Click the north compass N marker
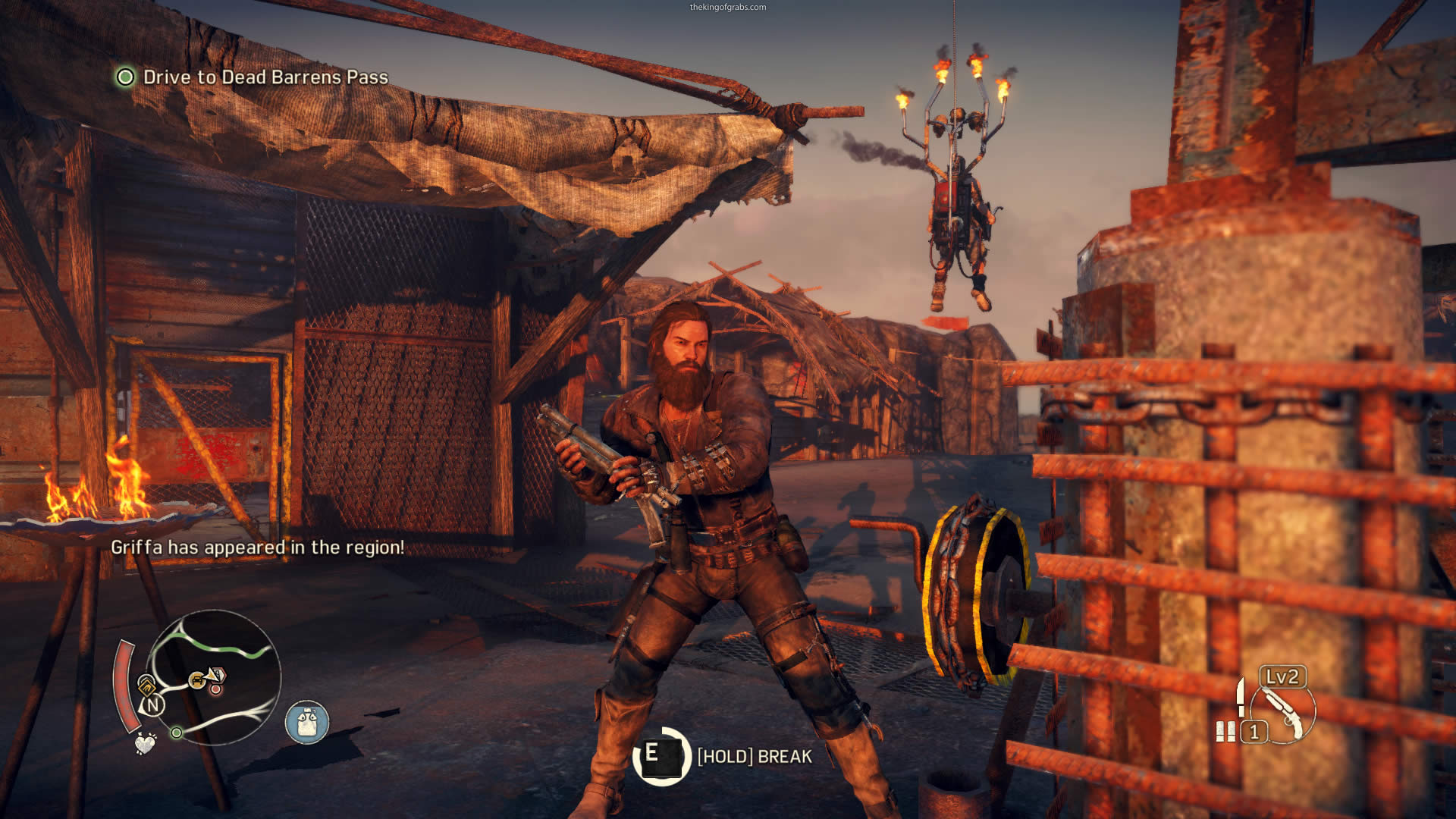 (153, 705)
